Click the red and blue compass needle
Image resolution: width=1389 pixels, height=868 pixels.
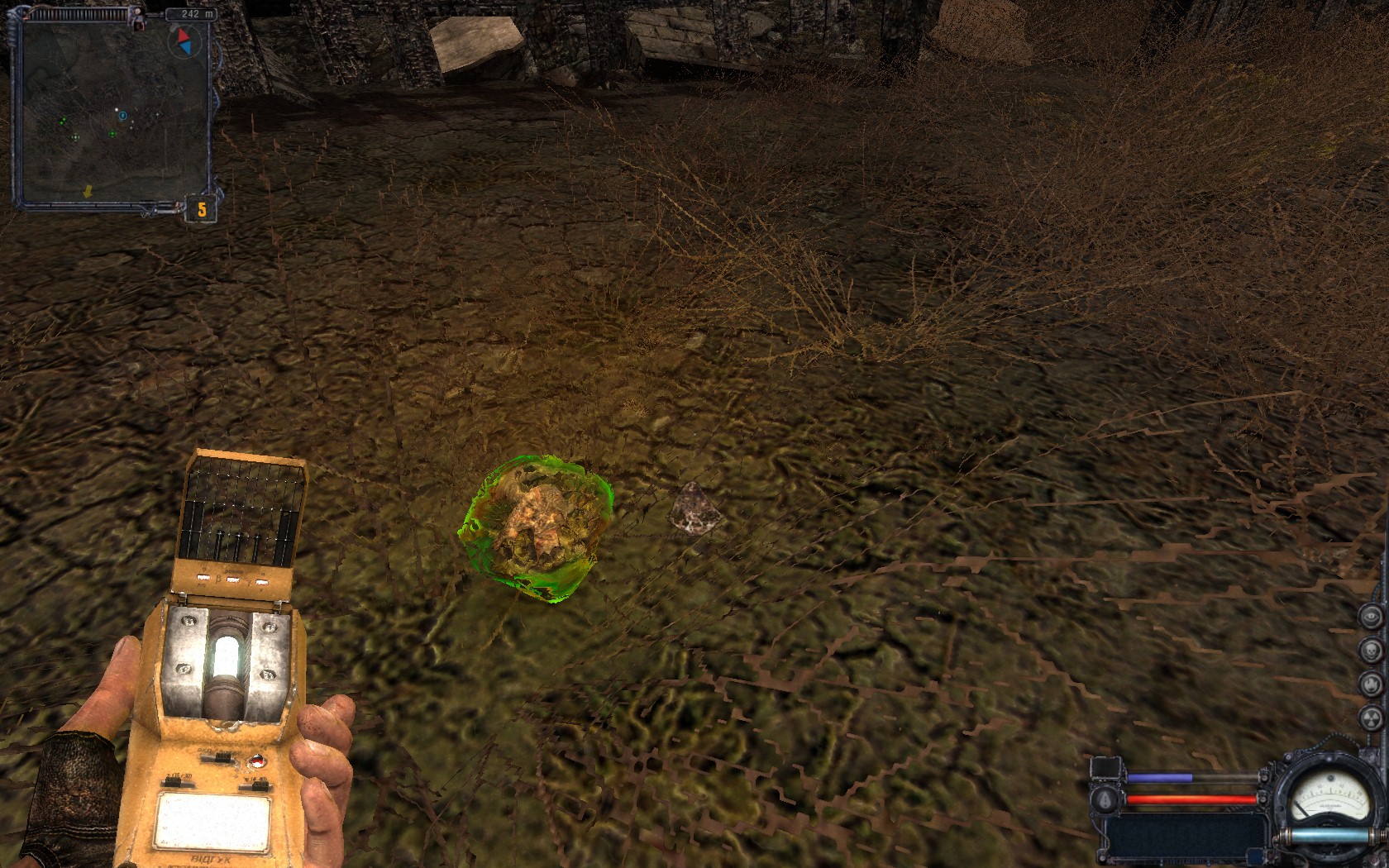pos(182,41)
